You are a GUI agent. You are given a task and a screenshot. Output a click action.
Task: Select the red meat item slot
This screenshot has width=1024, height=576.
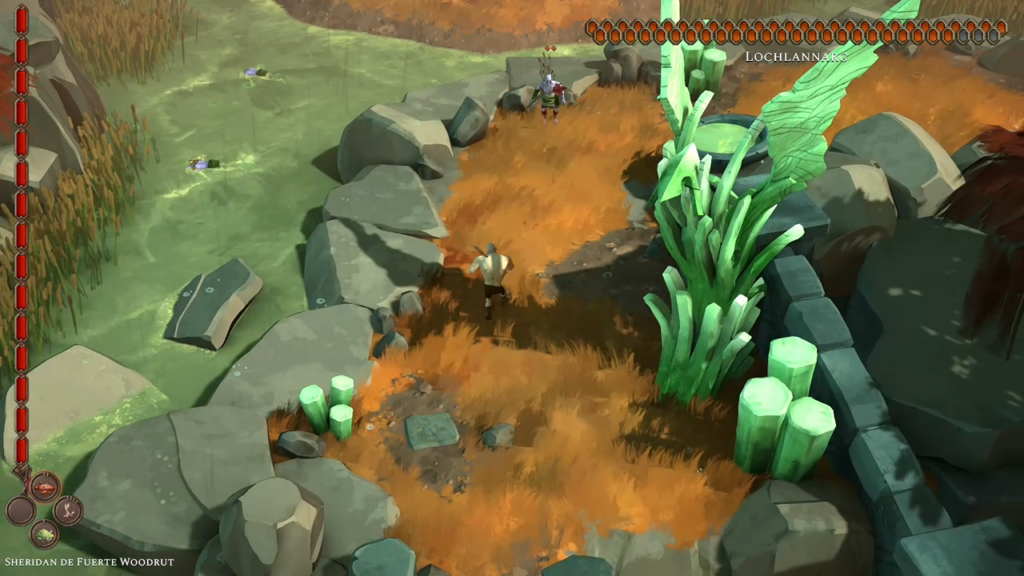(x=44, y=487)
